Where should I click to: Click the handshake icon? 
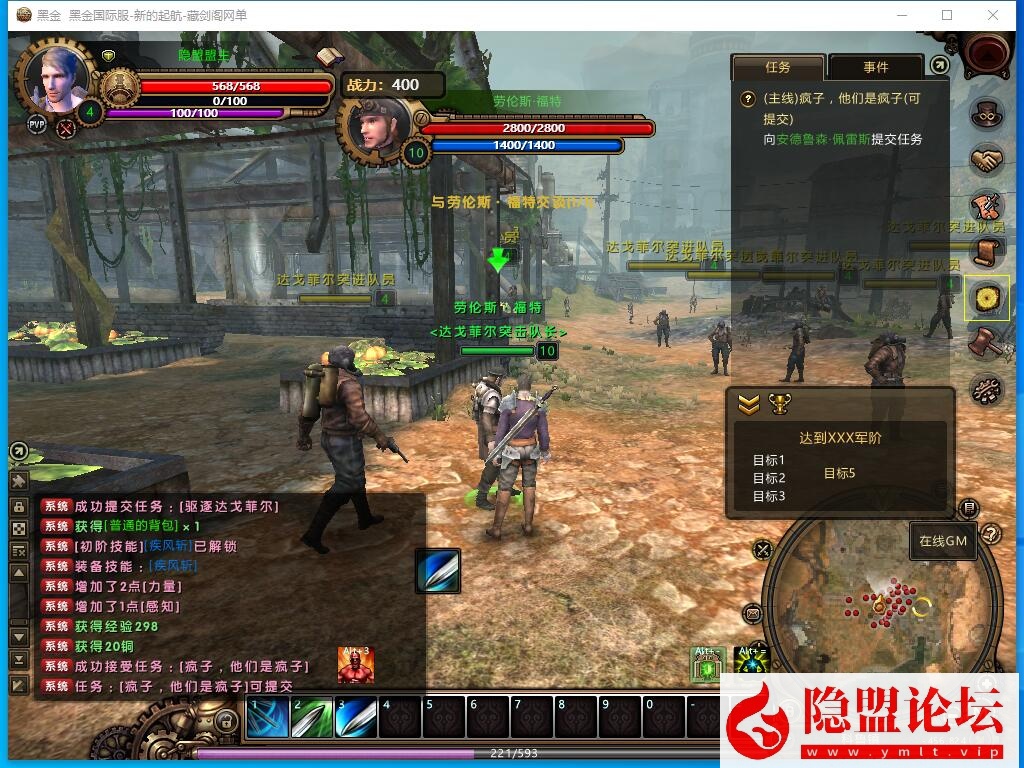(x=987, y=158)
